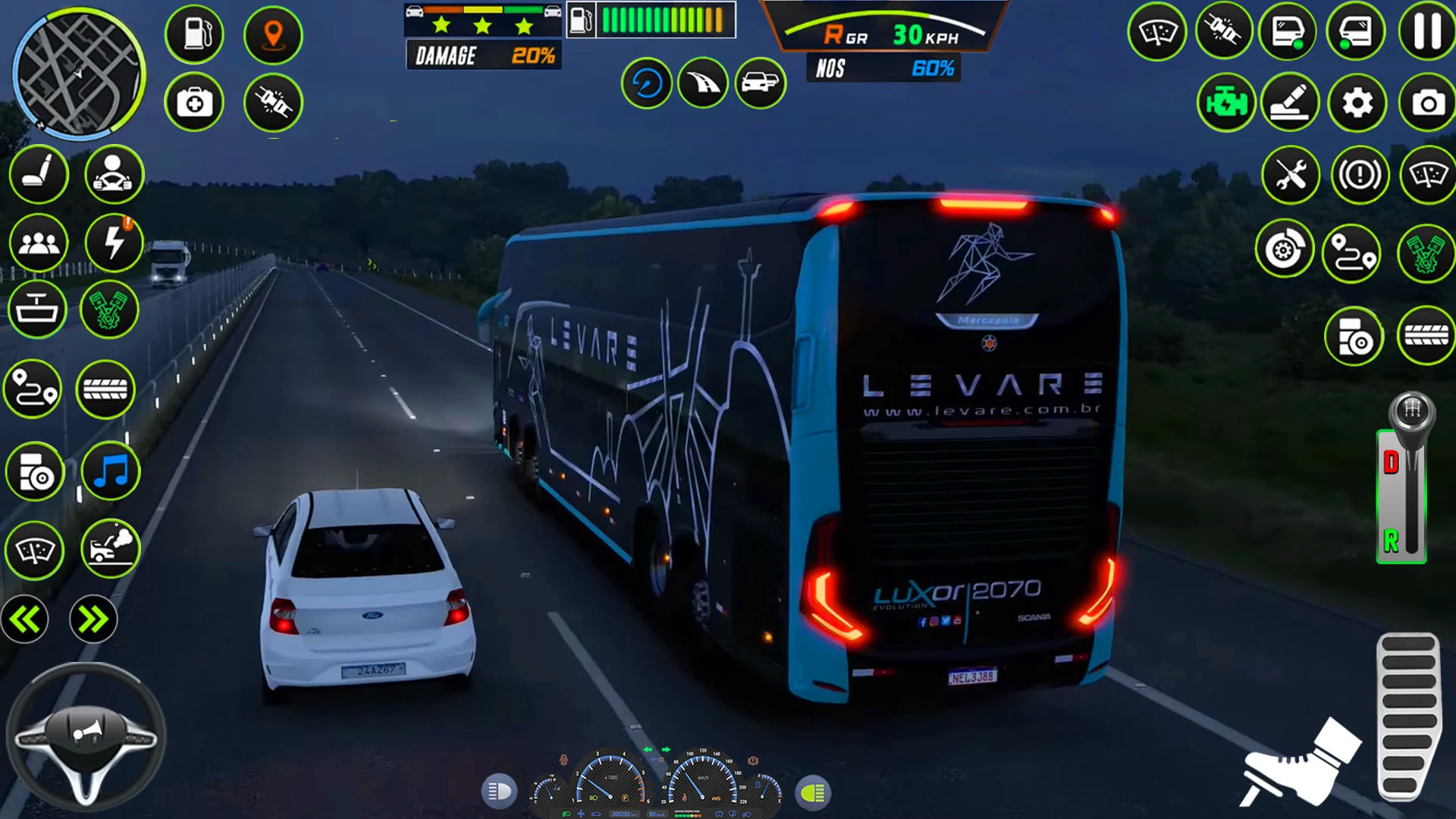Select the driver at steering wheel icon
The image size is (1456, 819).
pyautogui.click(x=114, y=174)
